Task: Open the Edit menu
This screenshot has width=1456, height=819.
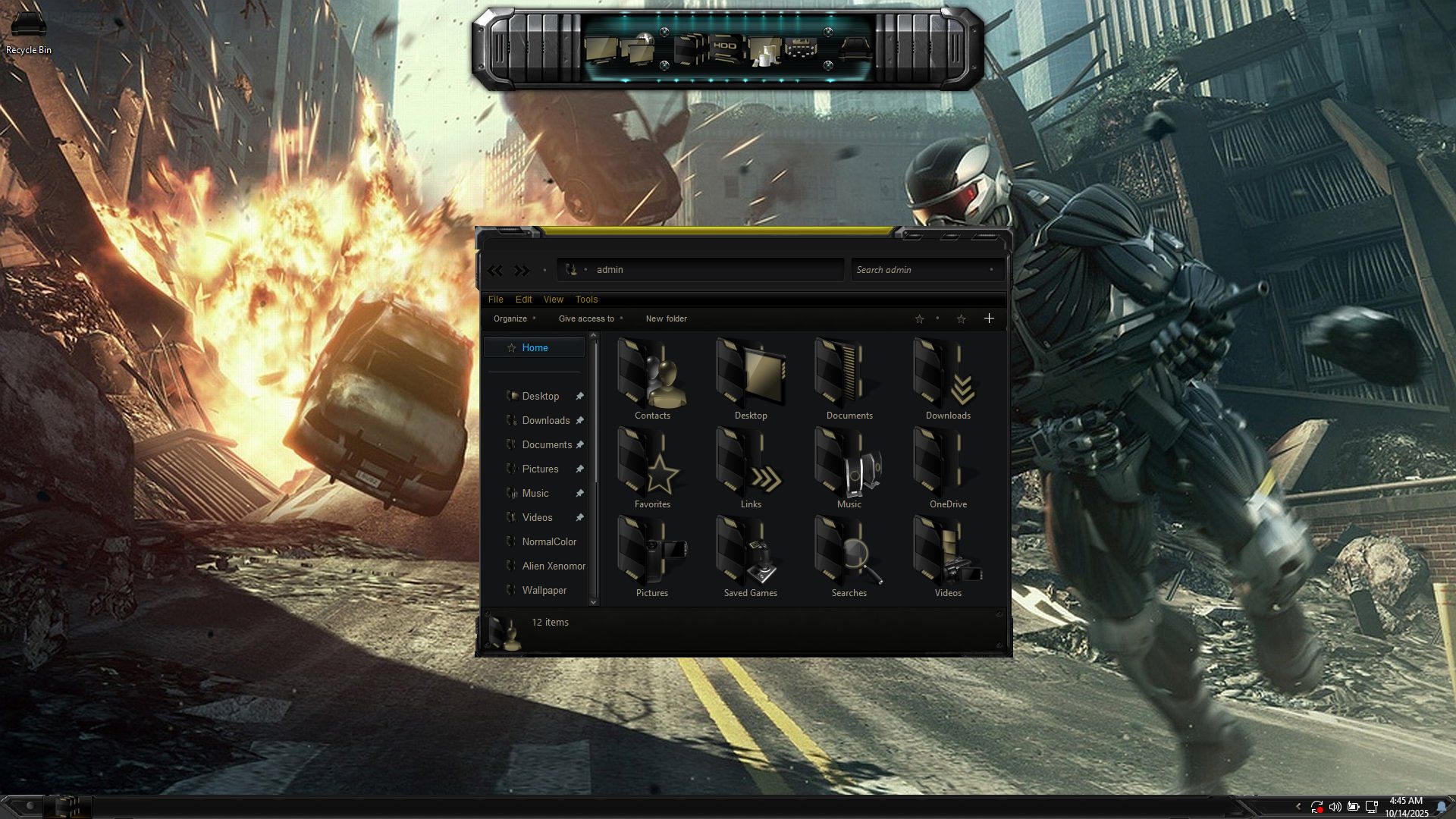Action: (x=523, y=300)
